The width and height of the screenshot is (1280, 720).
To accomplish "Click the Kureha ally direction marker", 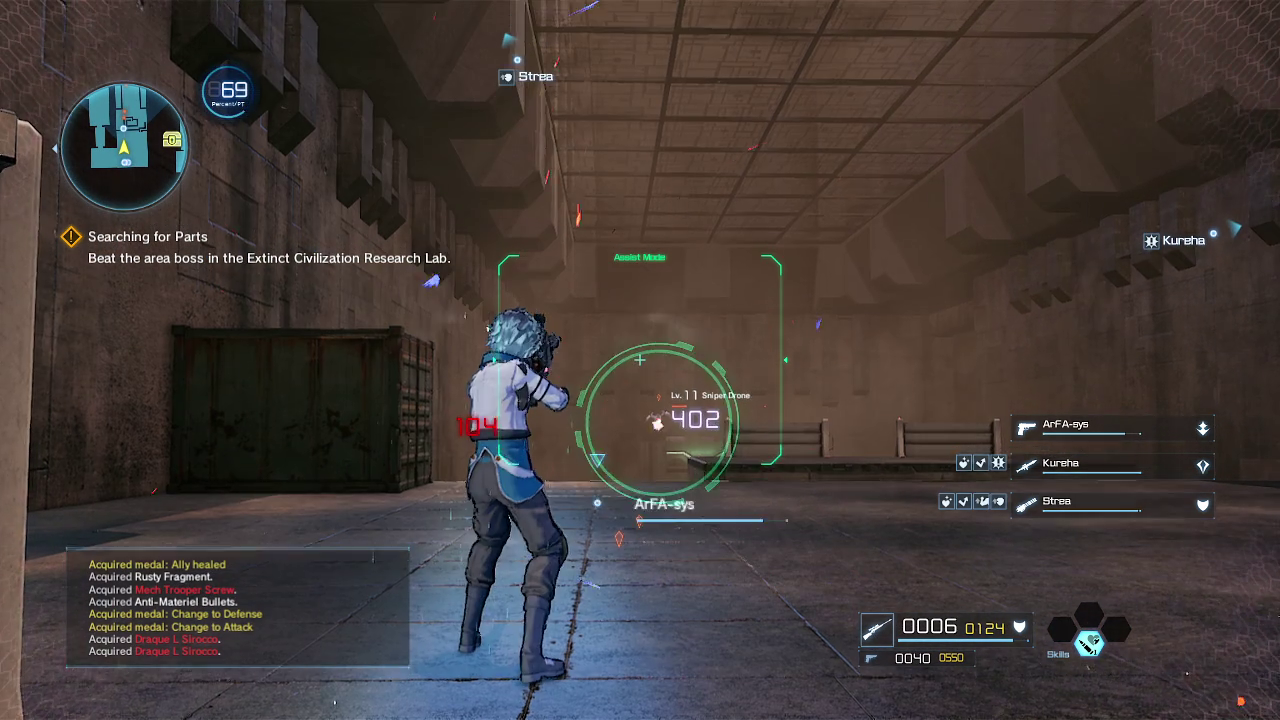I will click(1175, 241).
